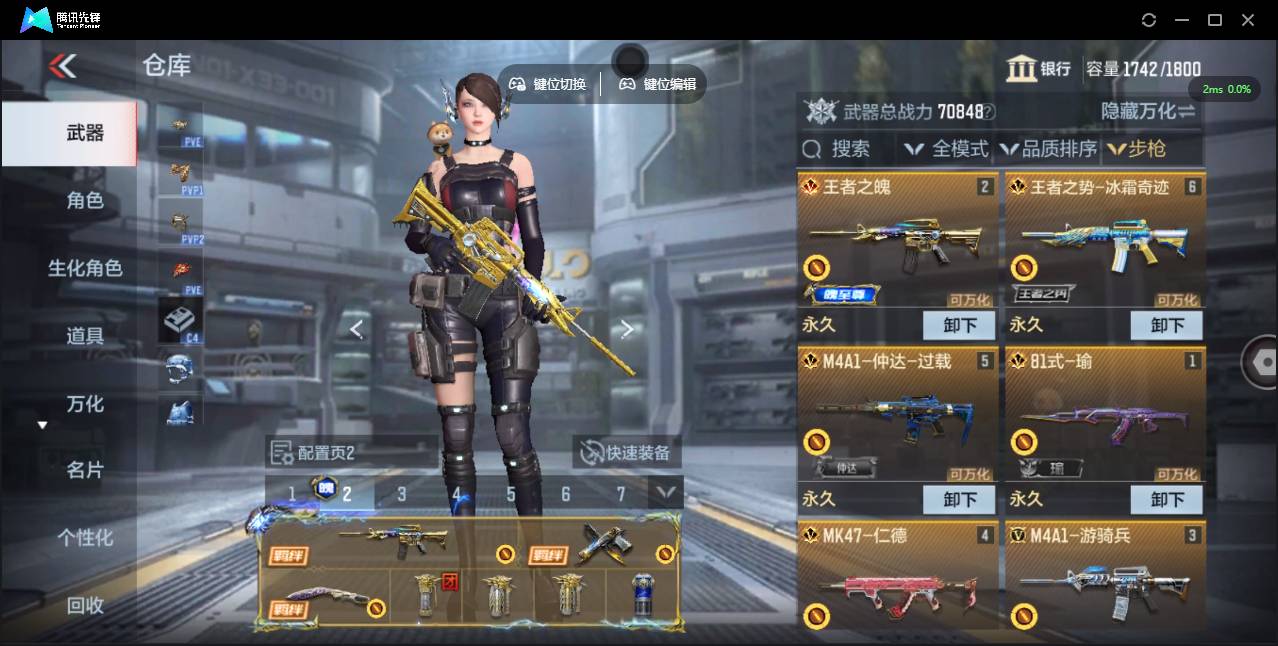Toggle 隐藏万化 display
The image size is (1278, 646).
[1148, 111]
